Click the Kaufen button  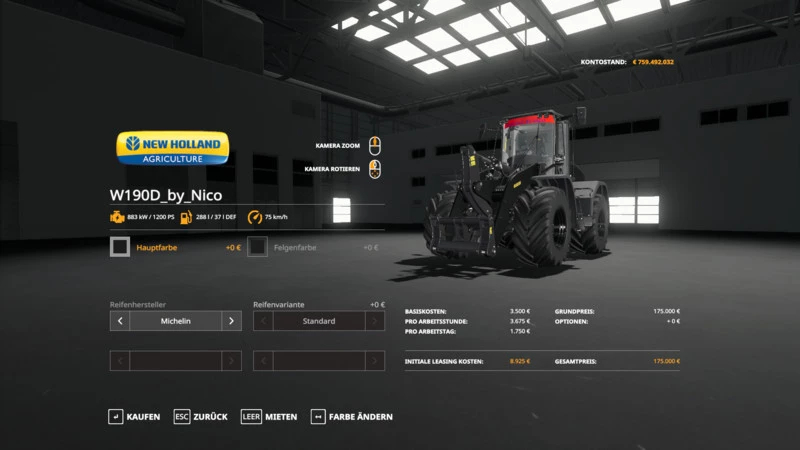(134, 416)
